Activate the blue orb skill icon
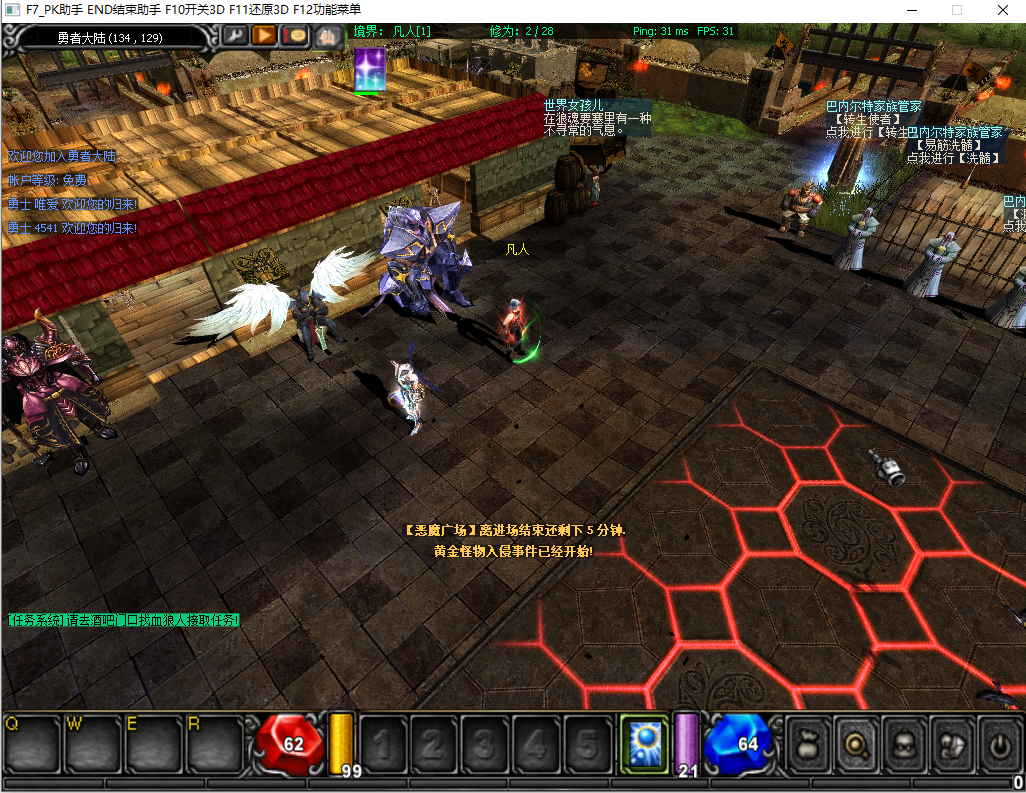The height and width of the screenshot is (793, 1026). coord(643,744)
